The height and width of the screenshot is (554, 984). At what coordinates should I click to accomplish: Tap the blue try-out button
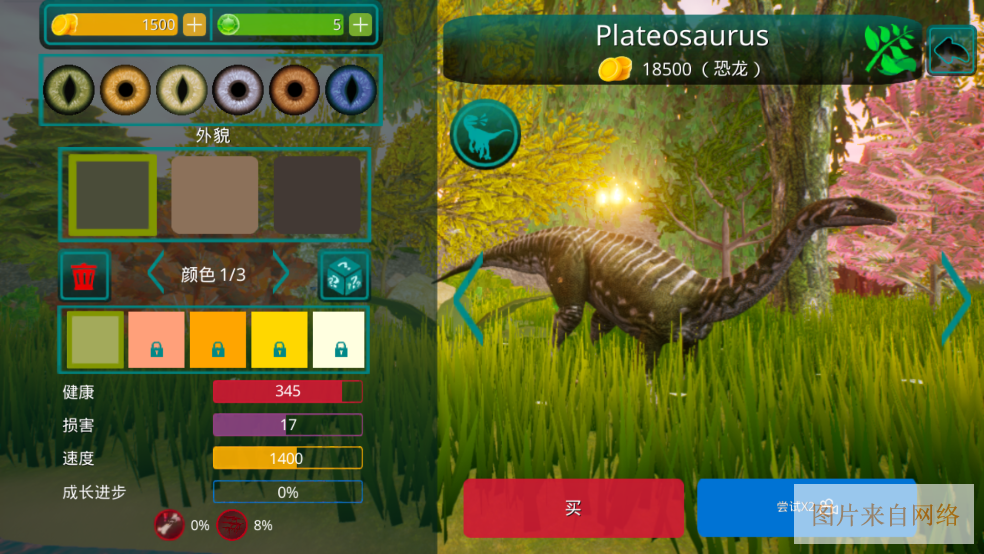[806, 507]
